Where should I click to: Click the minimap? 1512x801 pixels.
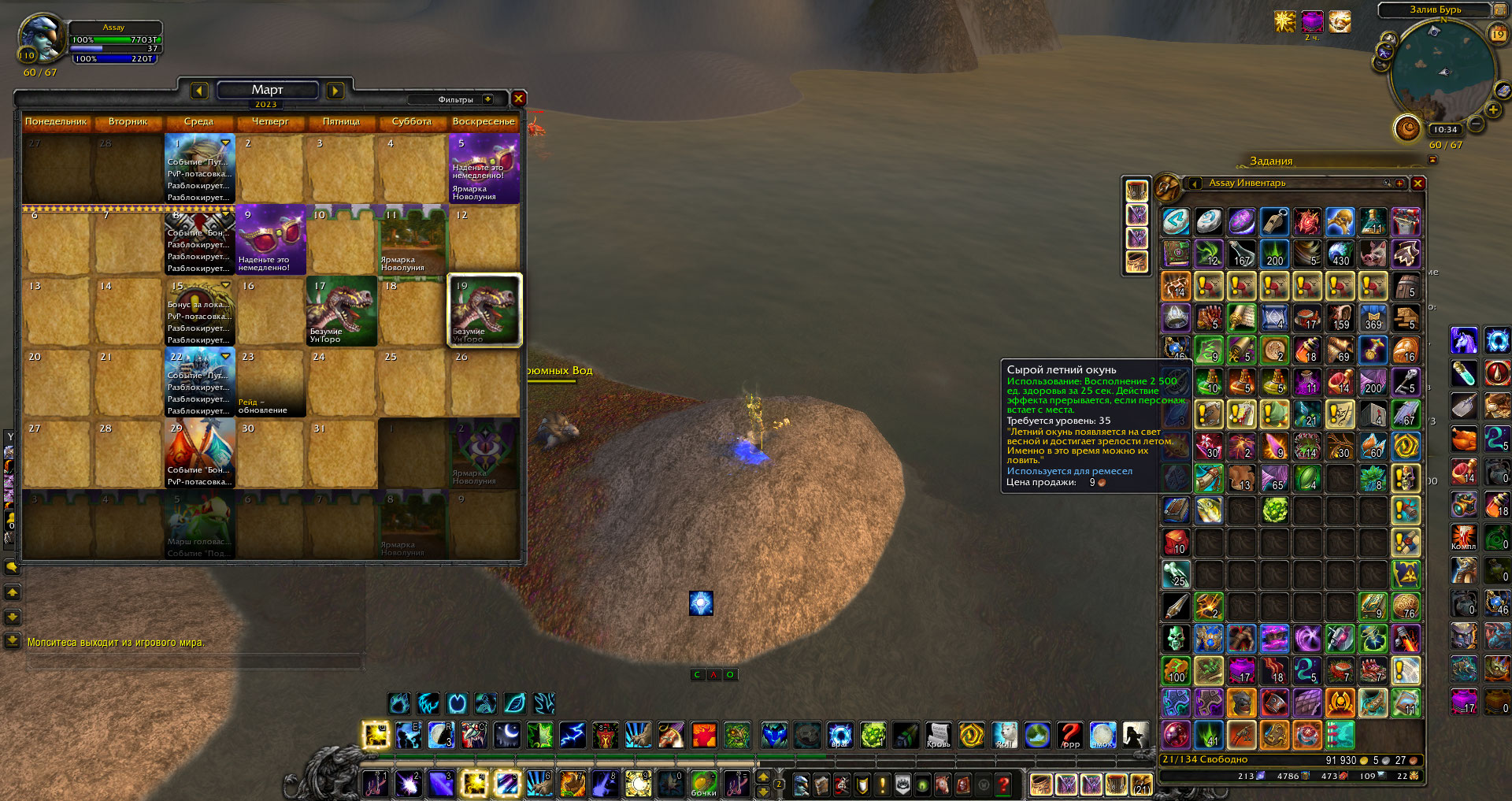pyautogui.click(x=1443, y=71)
